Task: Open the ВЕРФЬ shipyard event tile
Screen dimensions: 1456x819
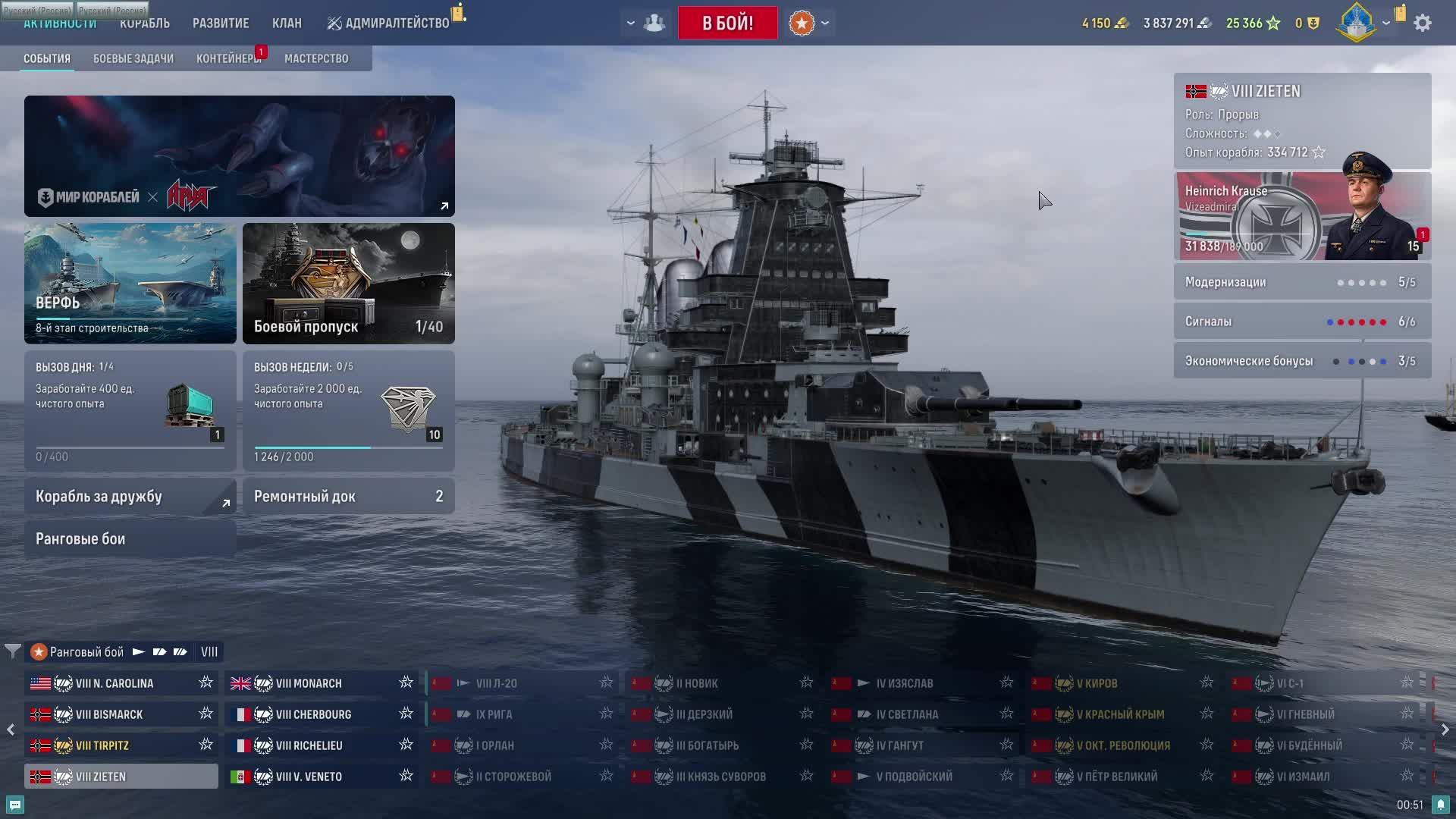Action: 130,283
